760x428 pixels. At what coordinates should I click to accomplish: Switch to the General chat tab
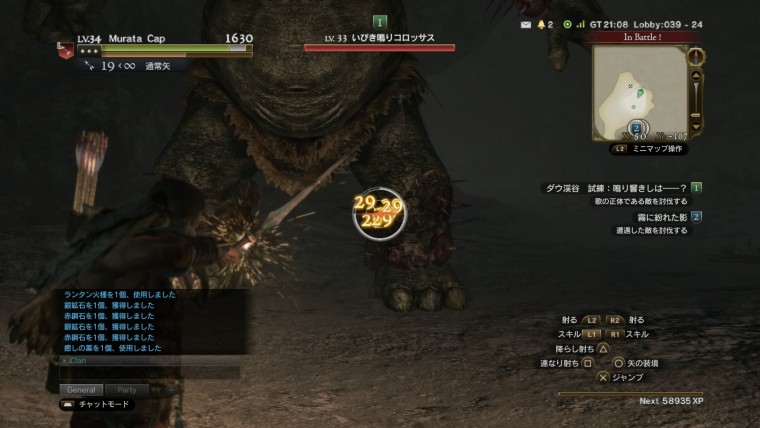81,390
